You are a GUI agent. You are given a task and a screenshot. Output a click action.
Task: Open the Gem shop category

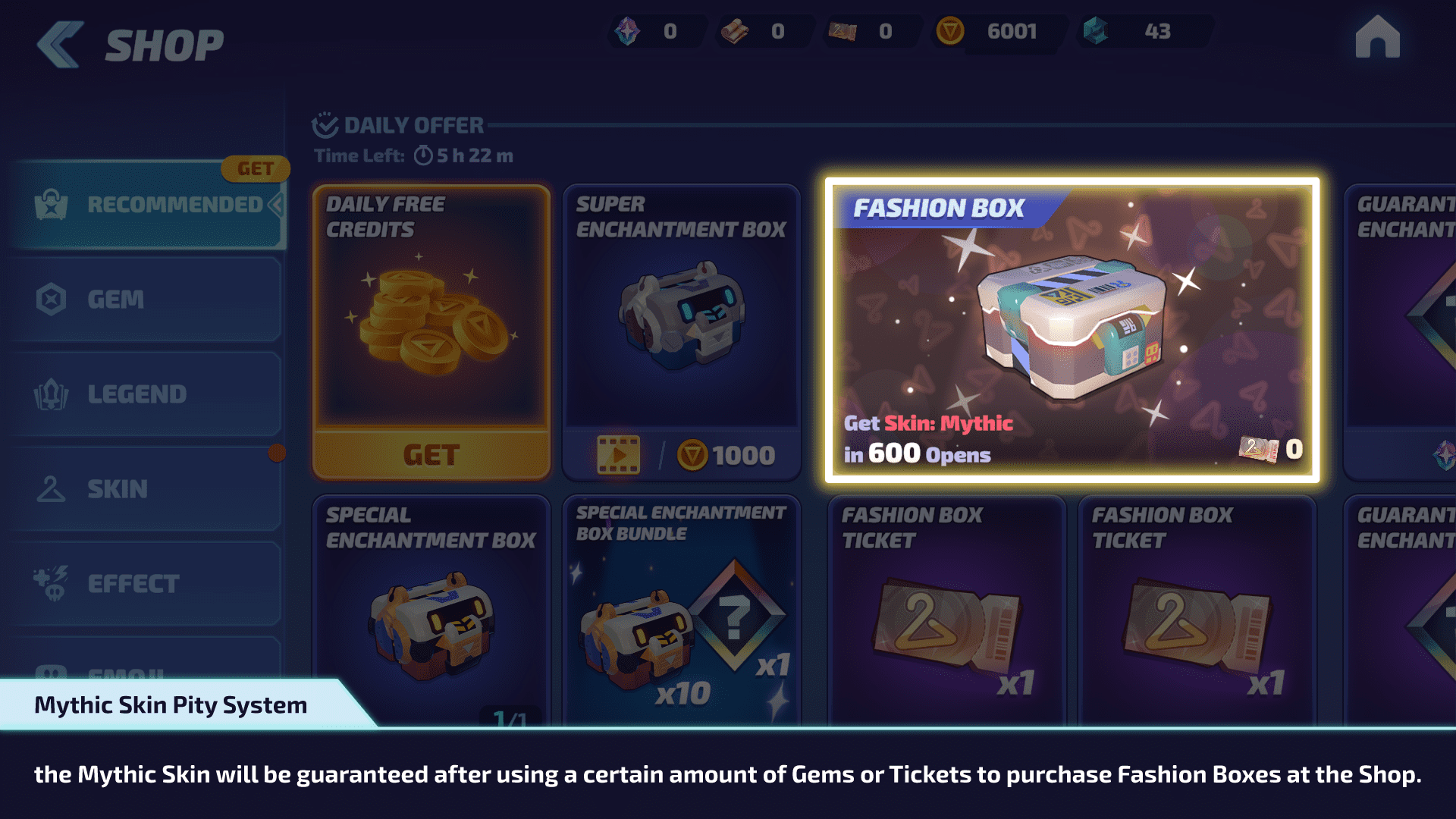pos(144,300)
